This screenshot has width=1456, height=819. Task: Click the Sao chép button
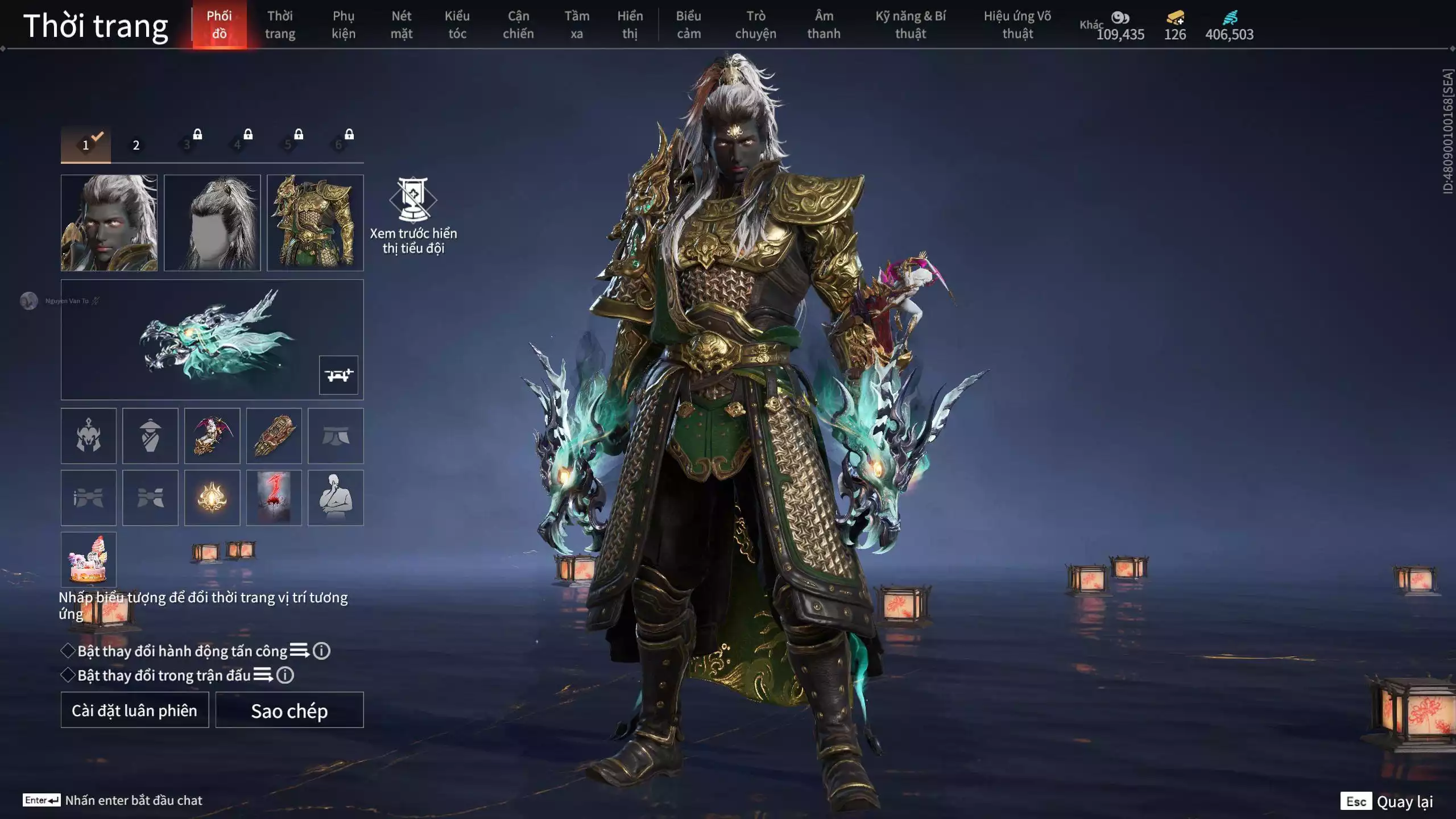(x=289, y=710)
